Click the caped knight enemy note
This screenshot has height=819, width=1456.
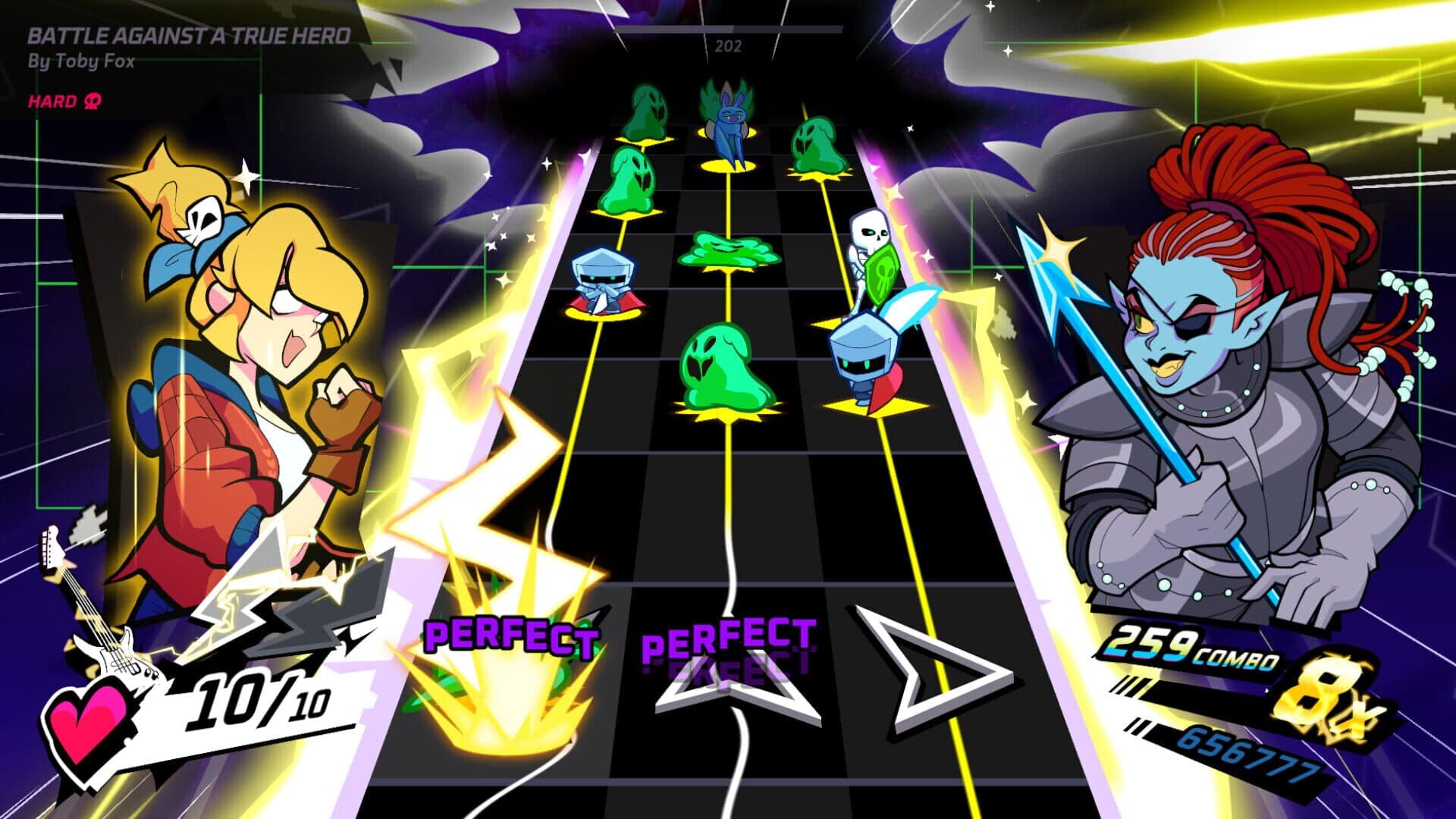[603, 281]
